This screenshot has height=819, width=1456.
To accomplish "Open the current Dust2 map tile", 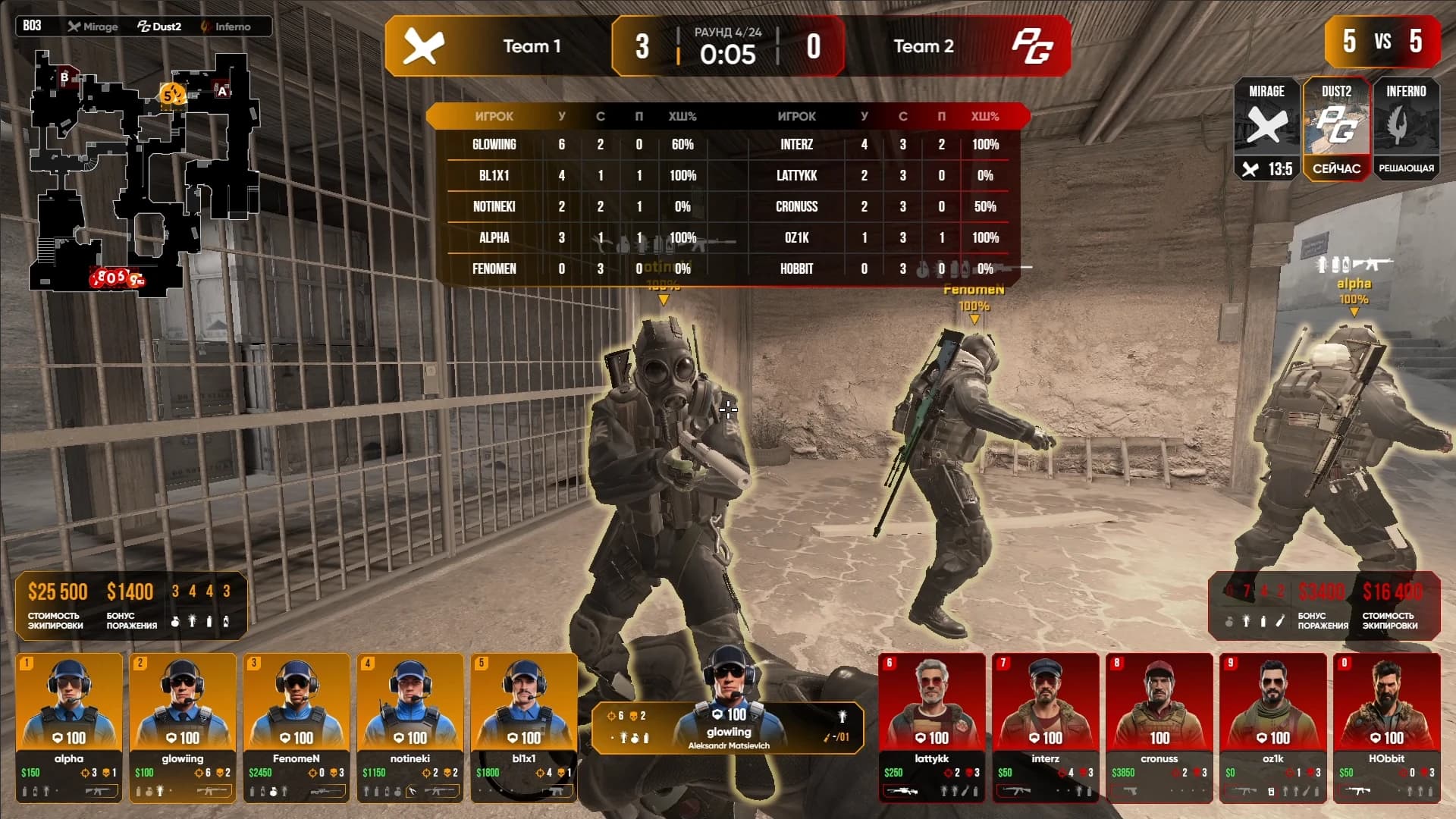I will coord(1336,129).
